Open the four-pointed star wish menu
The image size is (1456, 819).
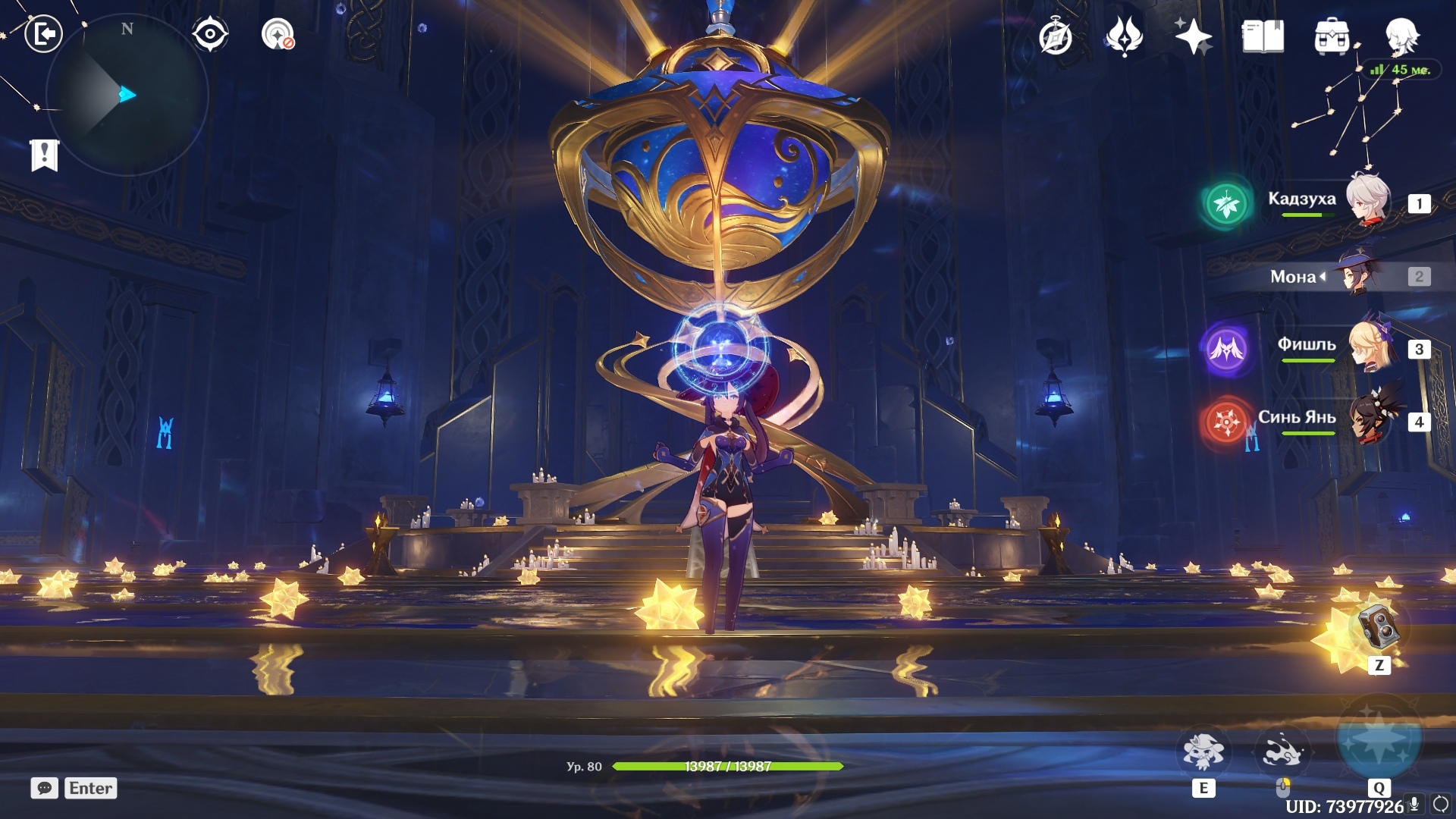(1193, 36)
